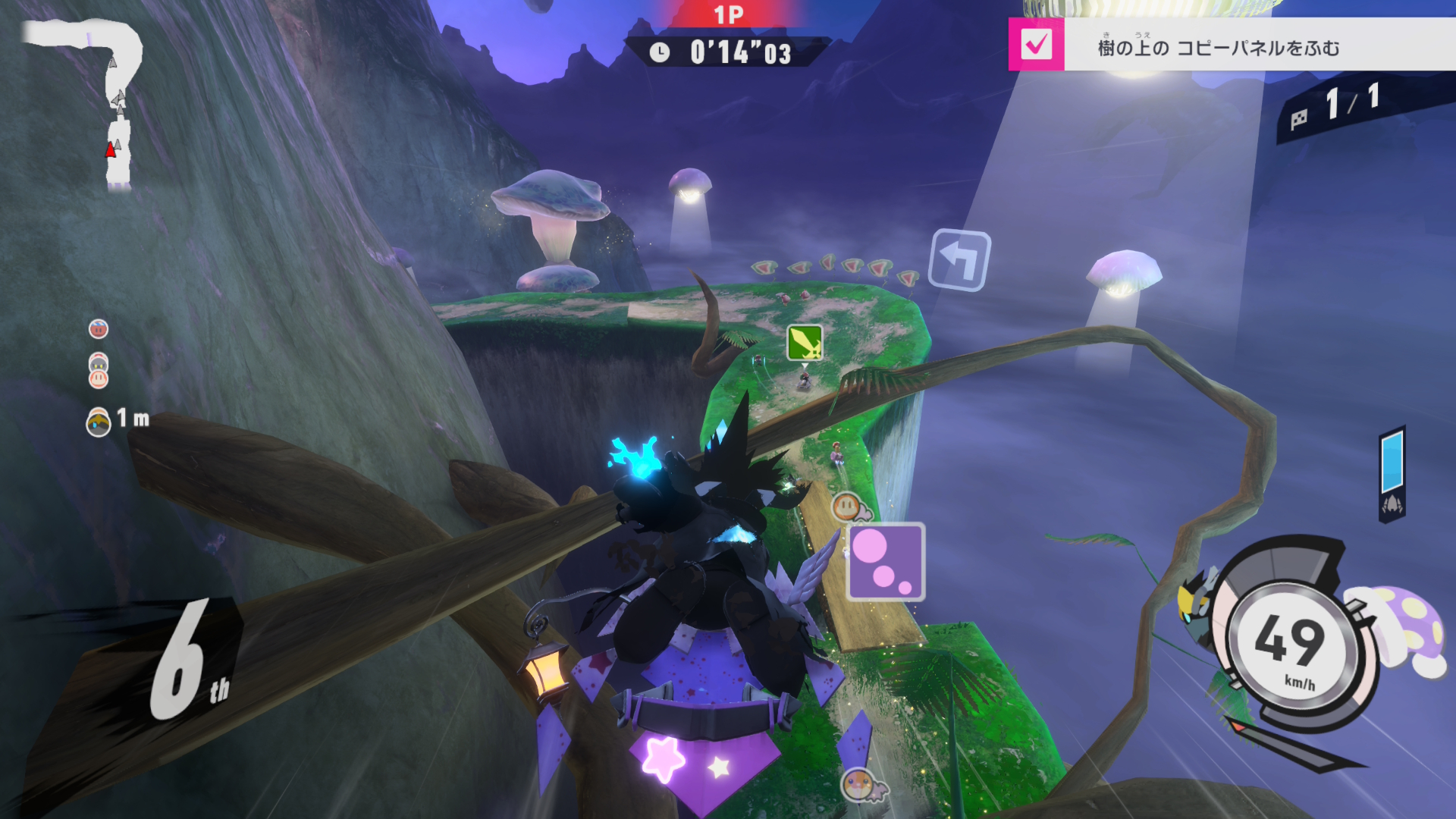
Task: Click the left-turn arrow sign indicator
Action: point(960,260)
